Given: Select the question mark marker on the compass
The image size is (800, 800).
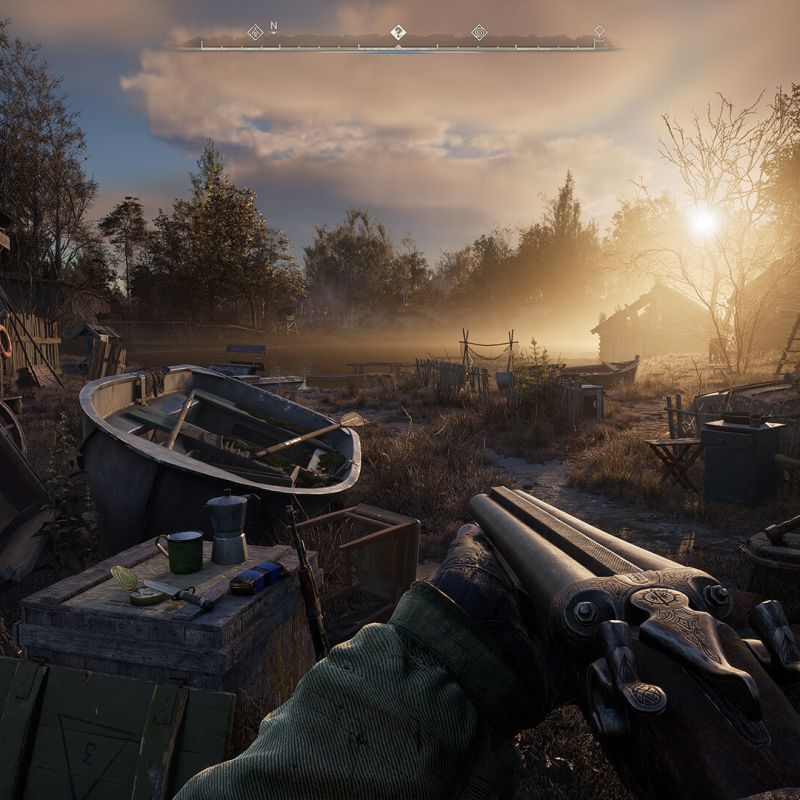Looking at the screenshot, I should click(398, 32).
